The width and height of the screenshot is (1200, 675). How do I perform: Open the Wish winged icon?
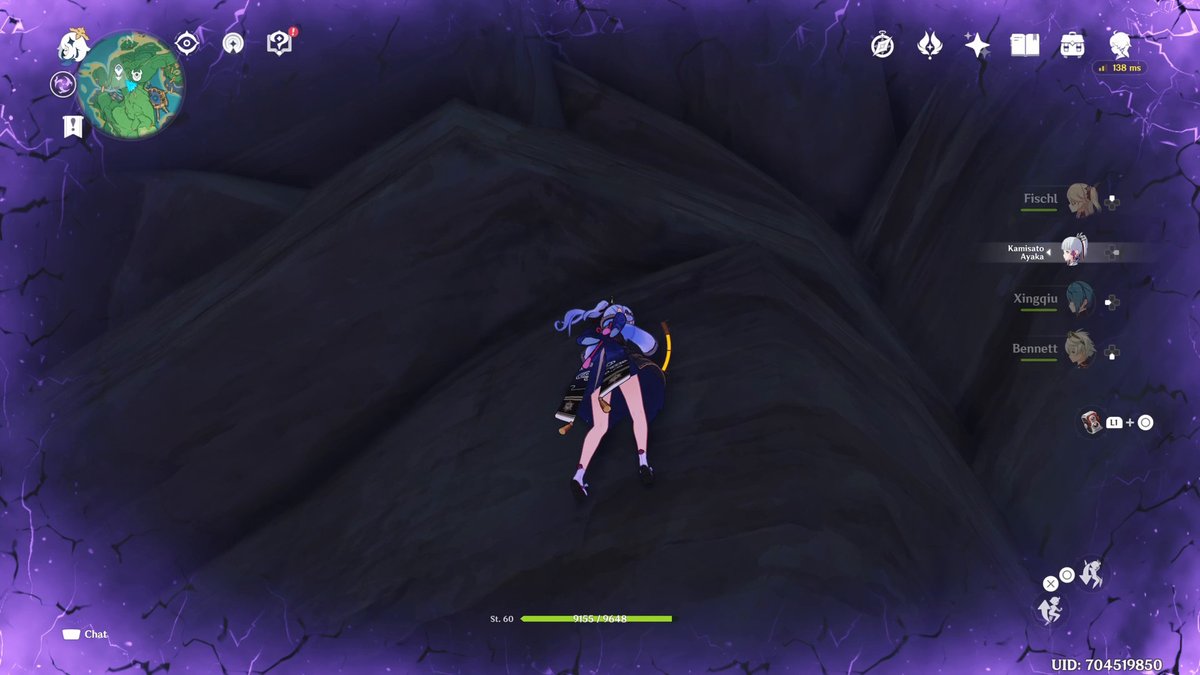click(x=930, y=45)
